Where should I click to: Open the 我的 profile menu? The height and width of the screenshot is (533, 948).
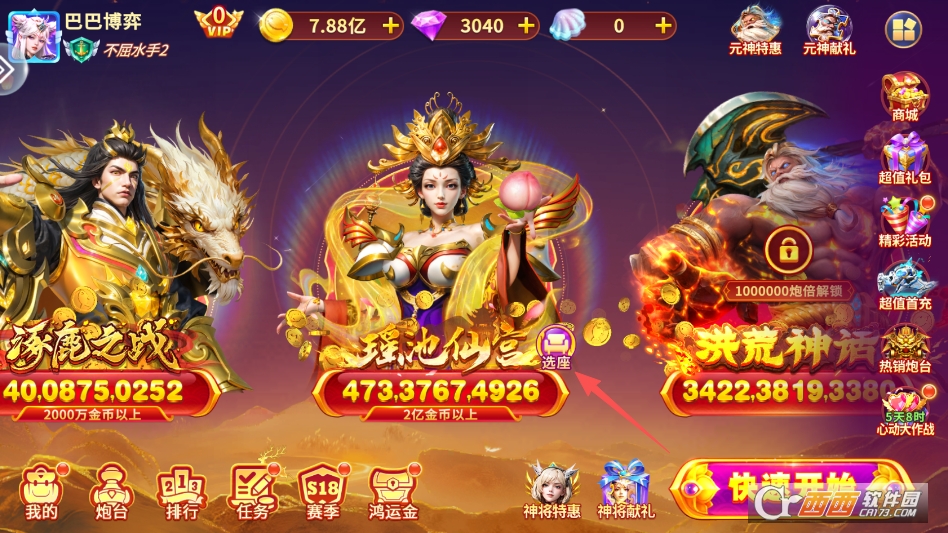click(42, 492)
